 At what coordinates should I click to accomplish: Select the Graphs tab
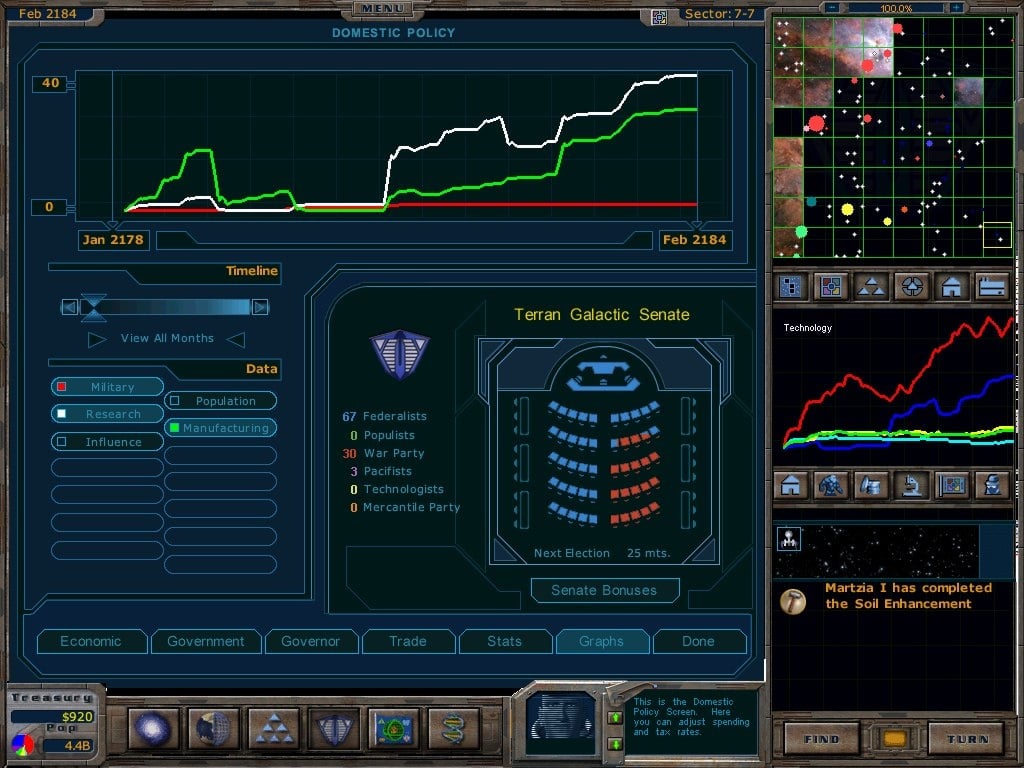click(x=601, y=641)
